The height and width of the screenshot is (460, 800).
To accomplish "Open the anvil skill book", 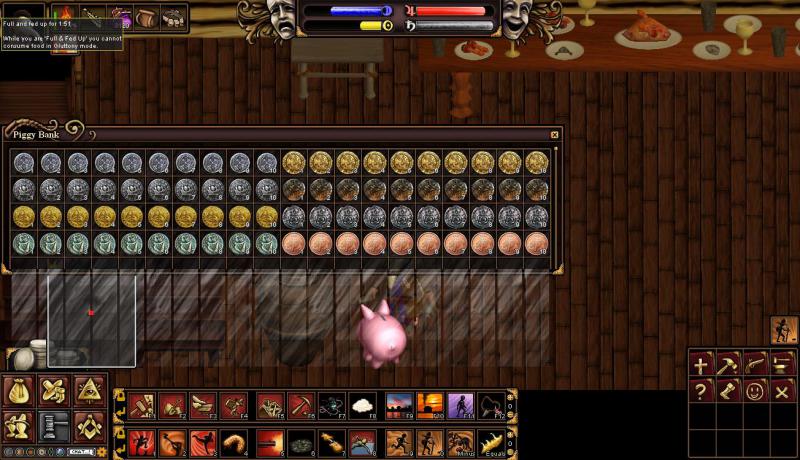I will click(782, 365).
